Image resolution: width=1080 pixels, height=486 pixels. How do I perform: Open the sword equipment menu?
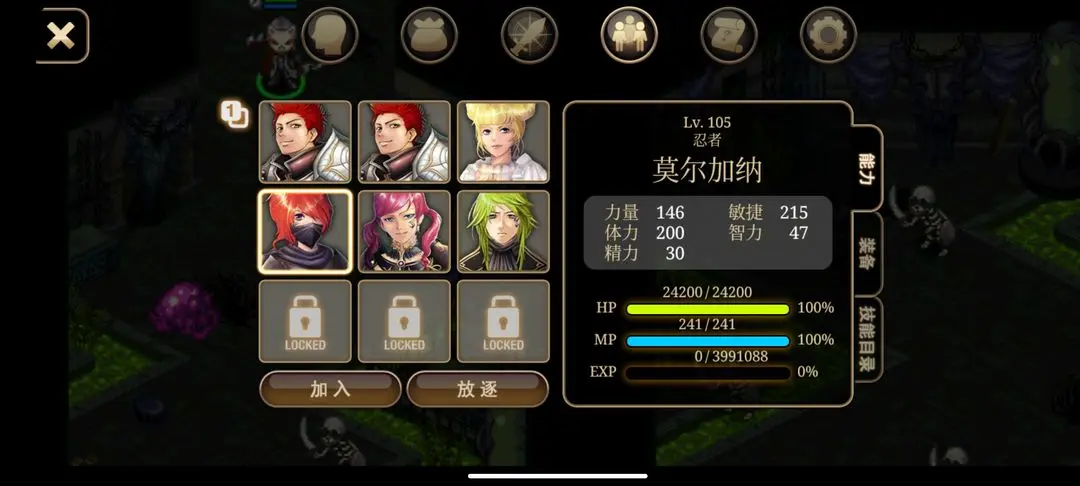[529, 36]
